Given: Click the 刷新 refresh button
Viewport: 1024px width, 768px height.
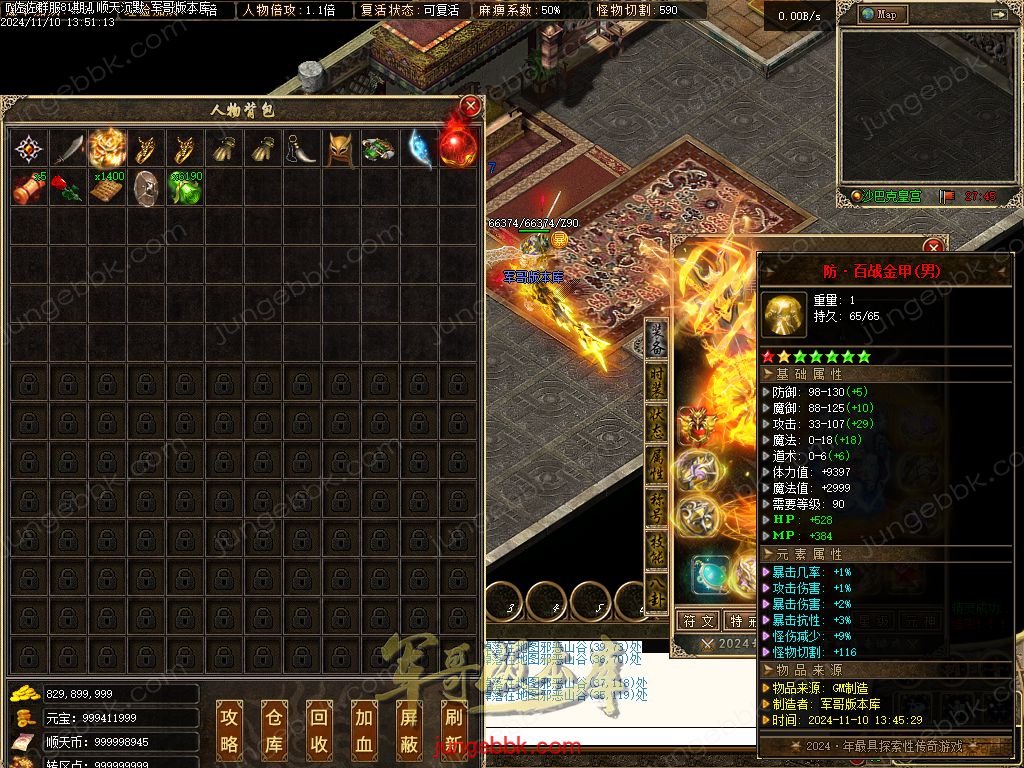Looking at the screenshot, I should coord(452,728).
